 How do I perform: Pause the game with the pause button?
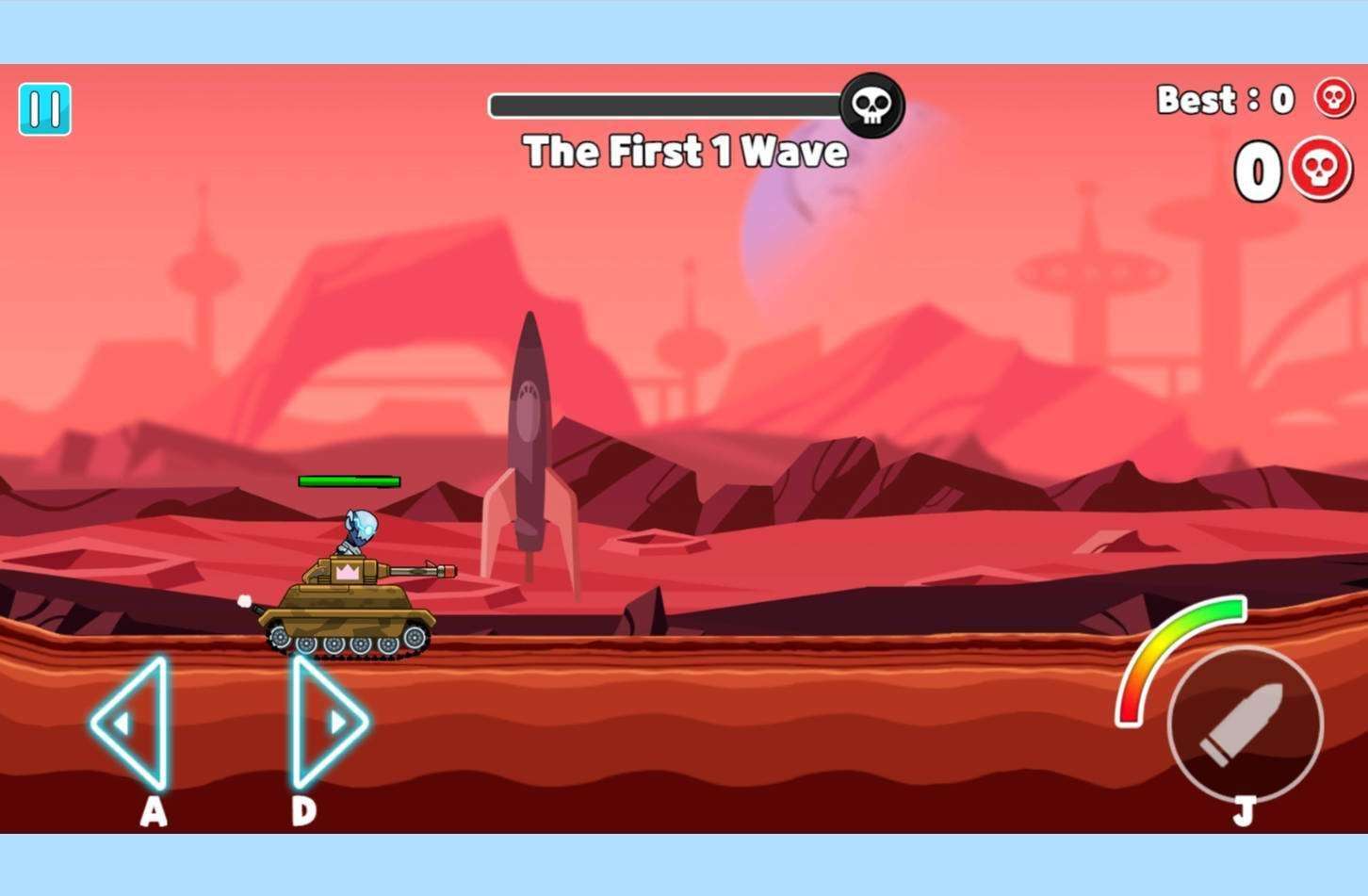[44, 109]
